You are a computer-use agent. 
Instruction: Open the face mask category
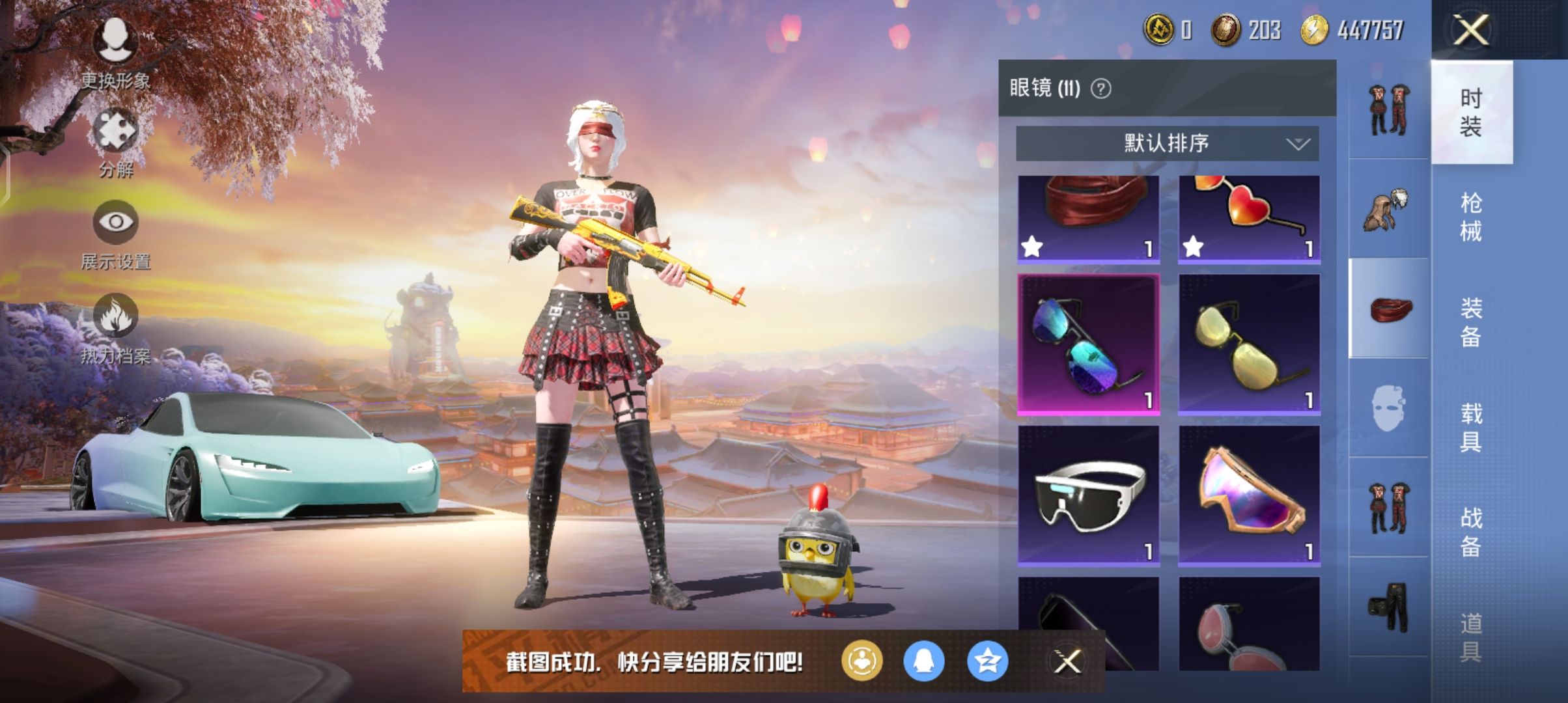(1388, 408)
